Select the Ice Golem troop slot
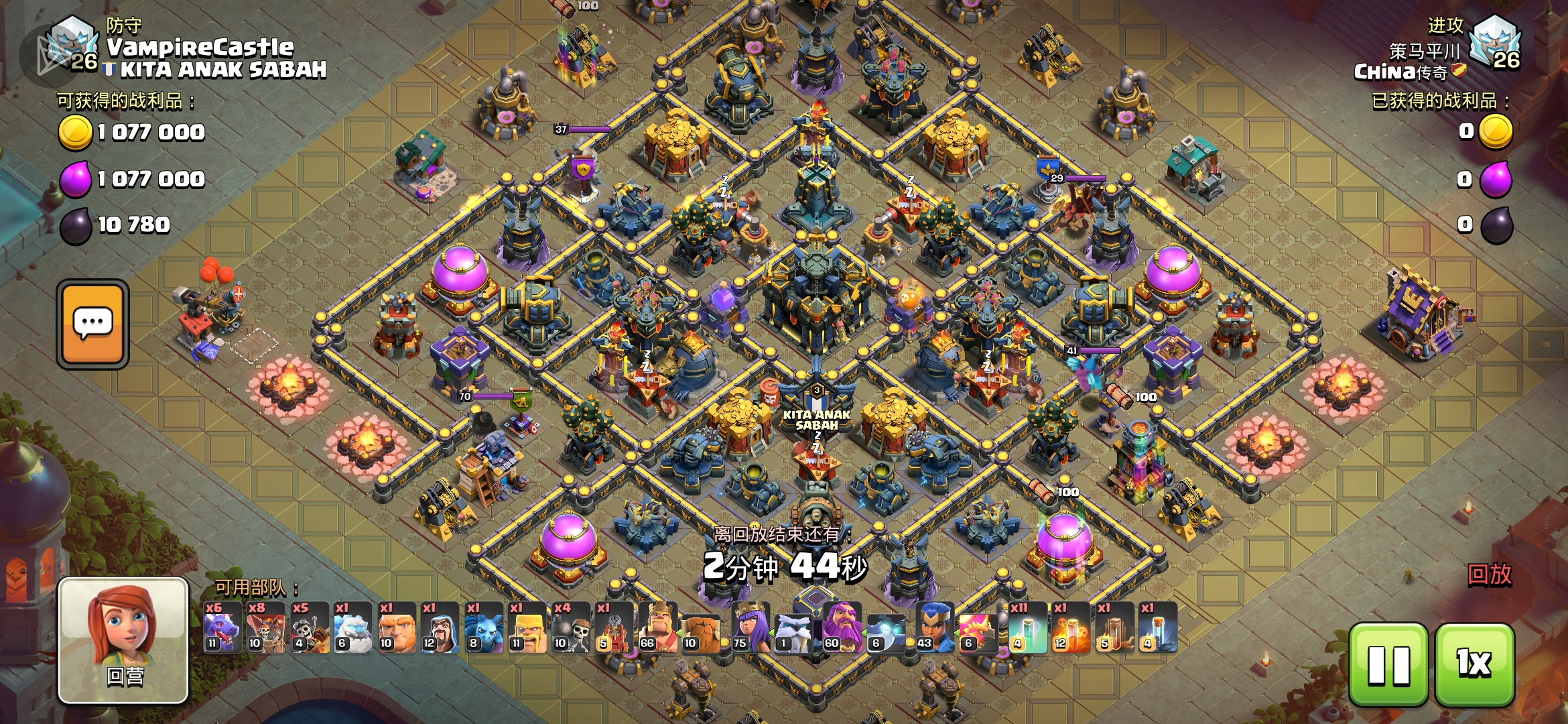This screenshot has height=724, width=1568. point(352,627)
